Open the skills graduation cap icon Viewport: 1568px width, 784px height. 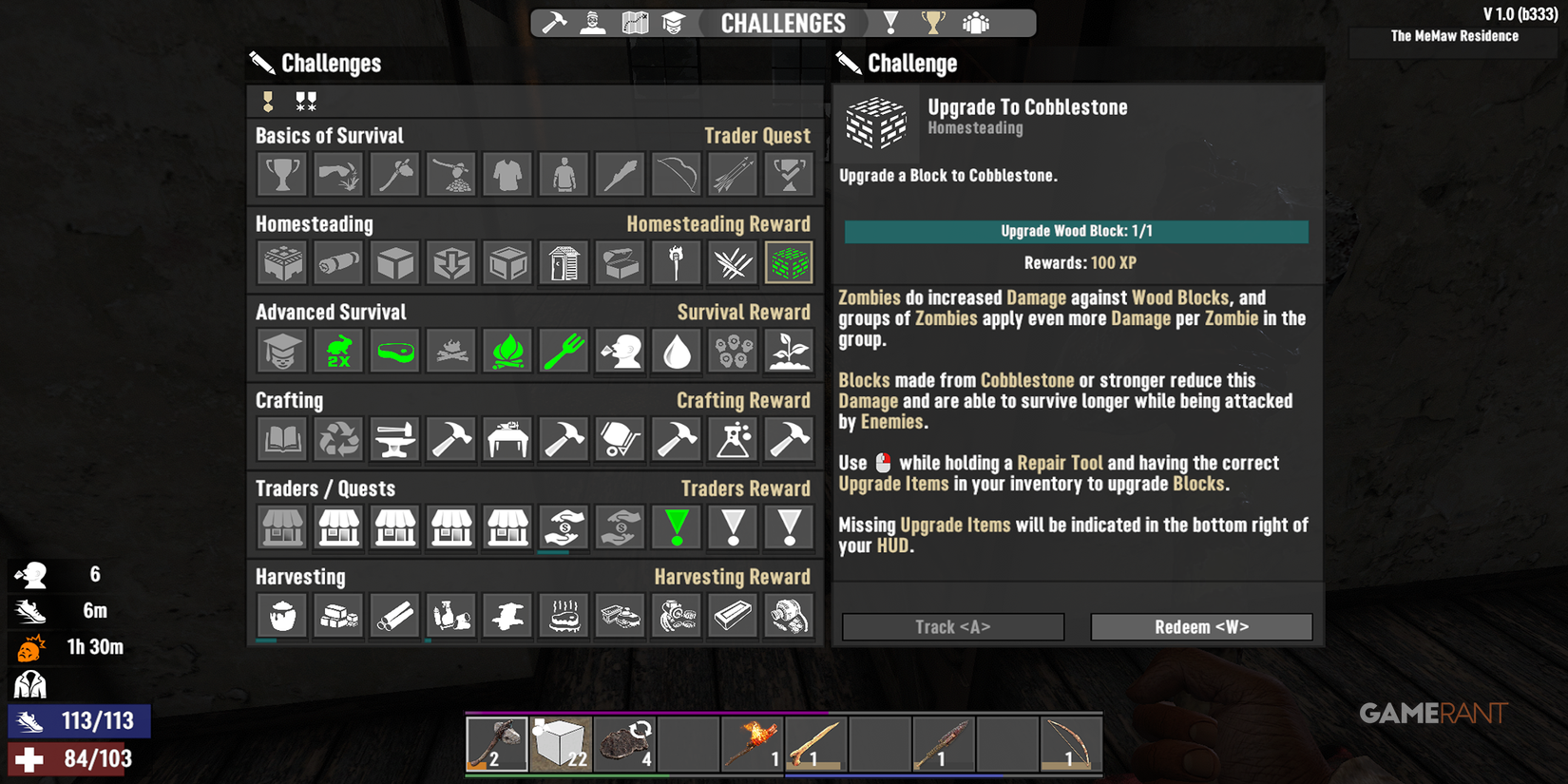click(675, 22)
